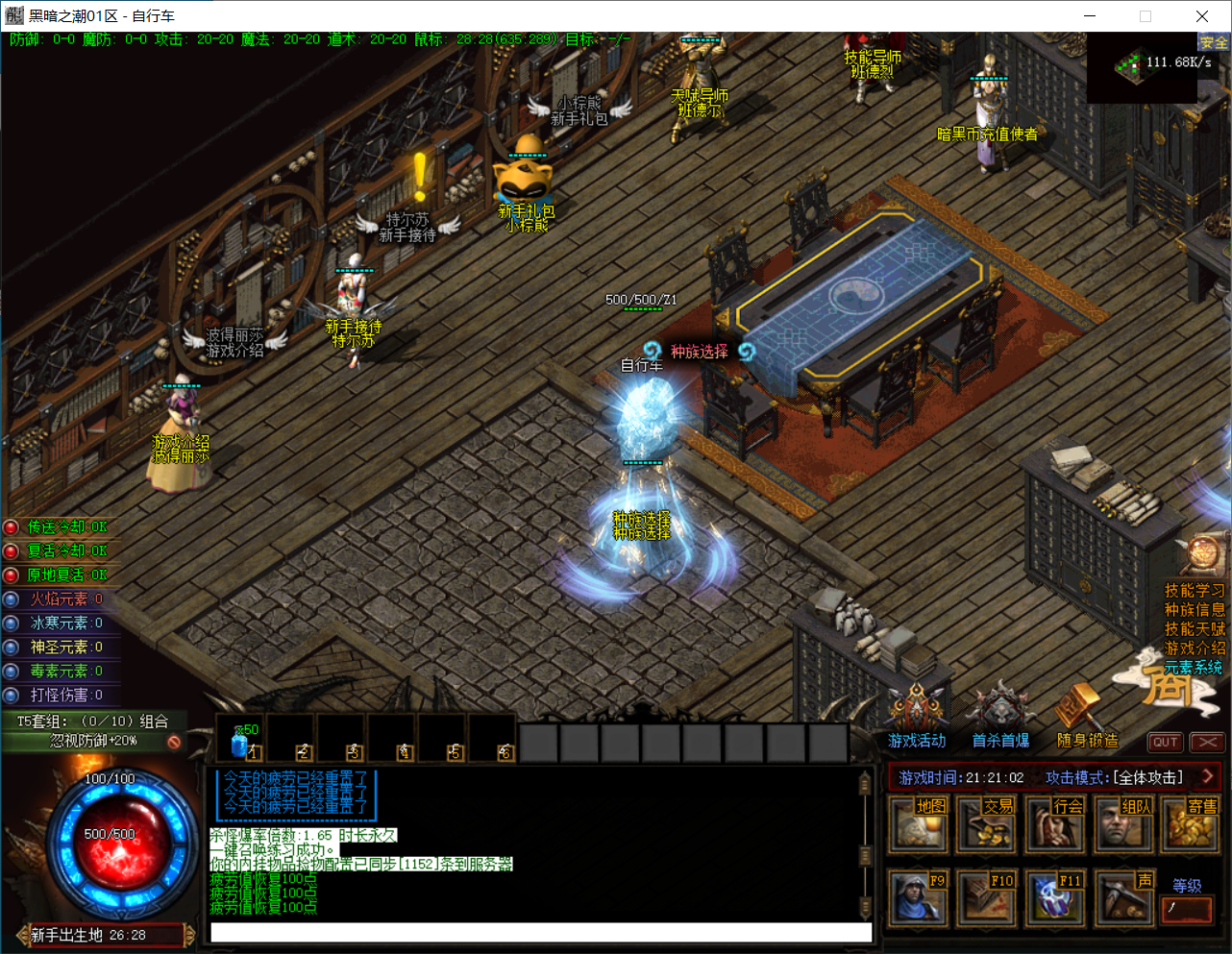Click the F9 character portrait button
Image resolution: width=1232 pixels, height=954 pixels.
[x=919, y=897]
